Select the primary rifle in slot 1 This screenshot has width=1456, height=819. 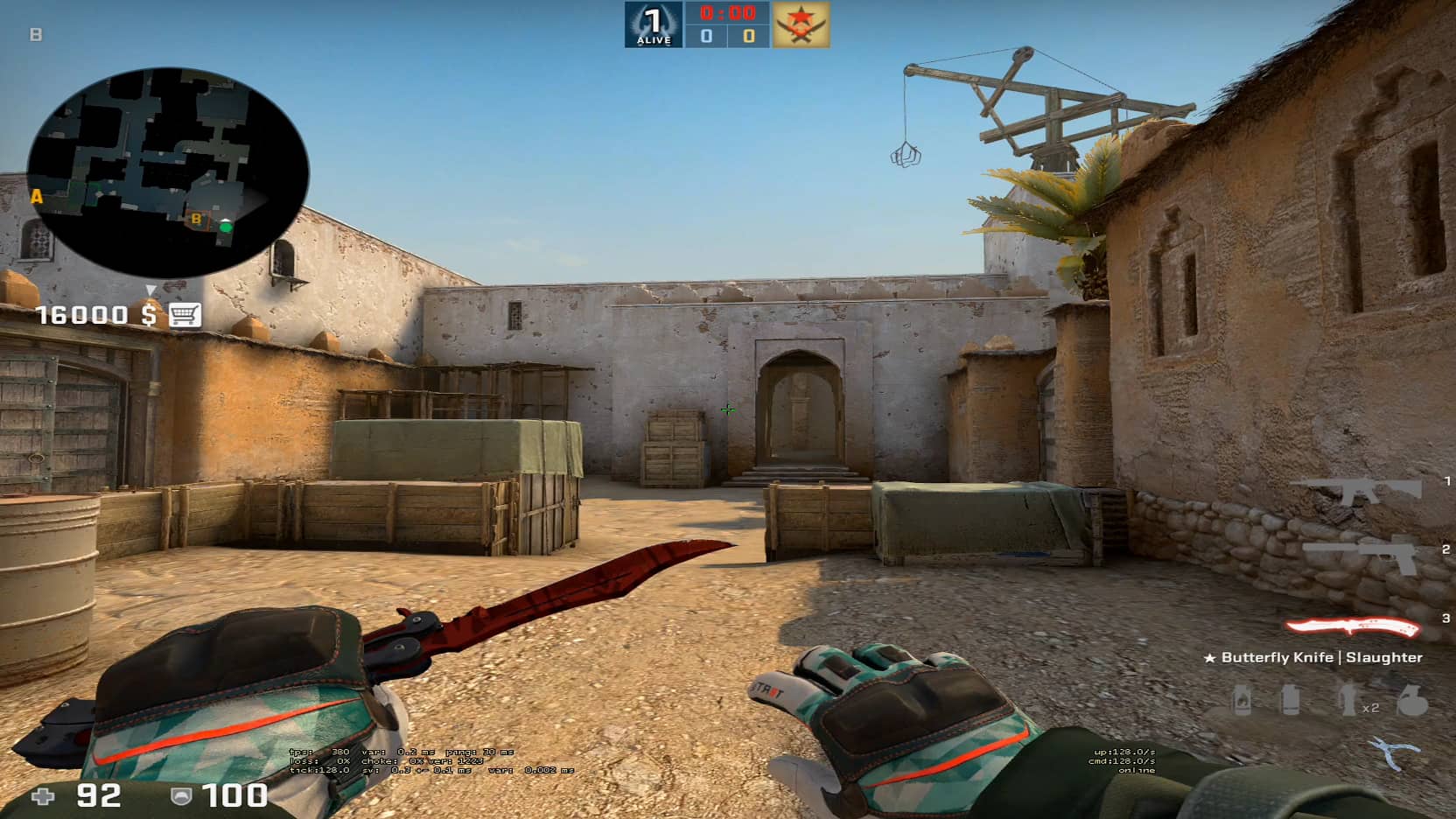click(x=1356, y=490)
